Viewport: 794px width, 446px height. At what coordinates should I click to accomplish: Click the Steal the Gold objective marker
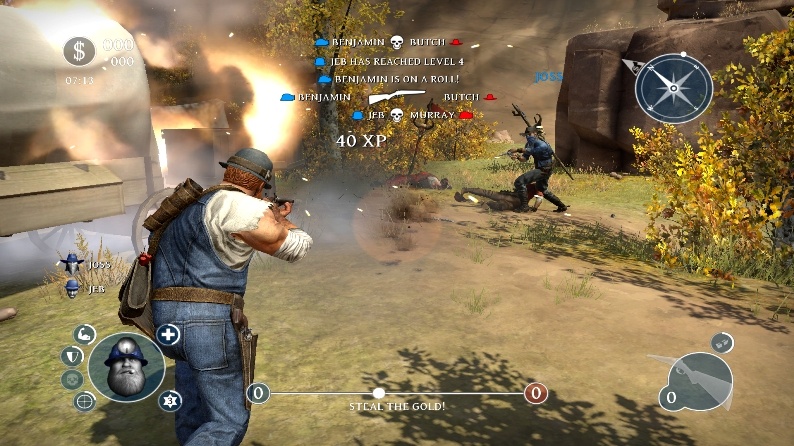pyautogui.click(x=379, y=393)
